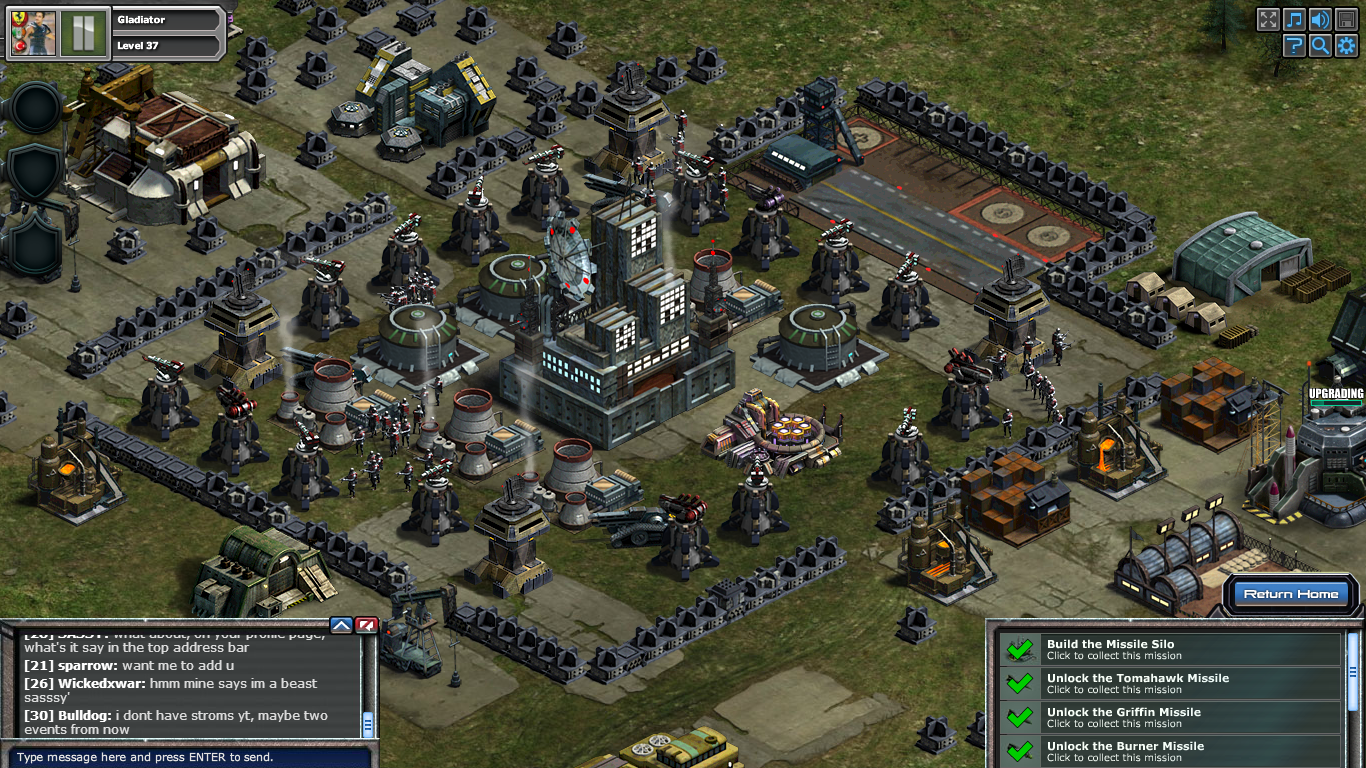Select the magnifier zoom icon
1366x768 pixels.
1321,45
